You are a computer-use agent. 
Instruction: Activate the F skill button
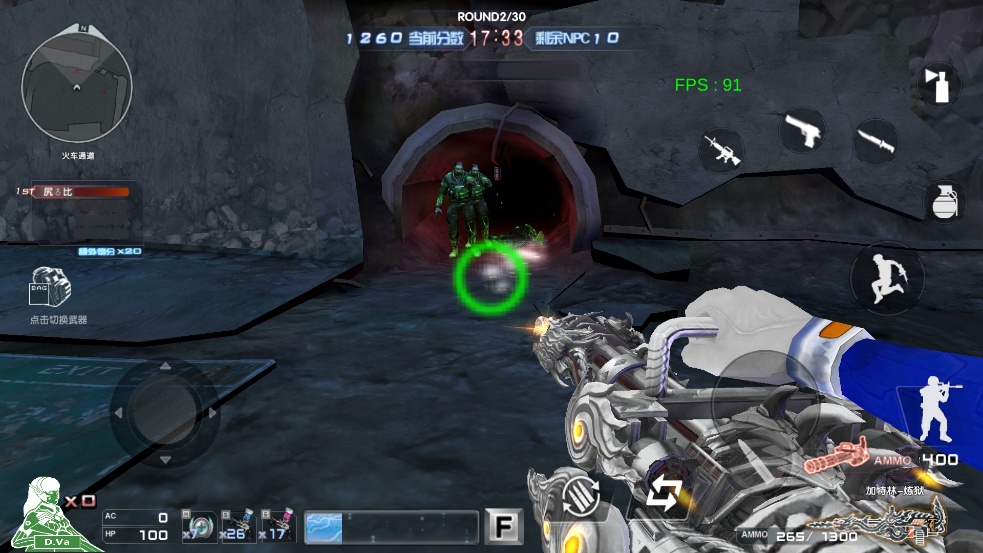(504, 526)
